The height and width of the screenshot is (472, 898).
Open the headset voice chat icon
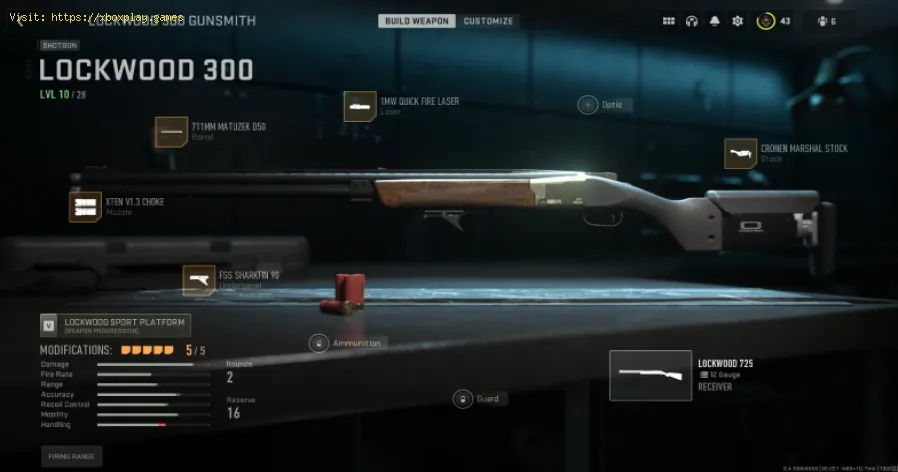(x=692, y=21)
